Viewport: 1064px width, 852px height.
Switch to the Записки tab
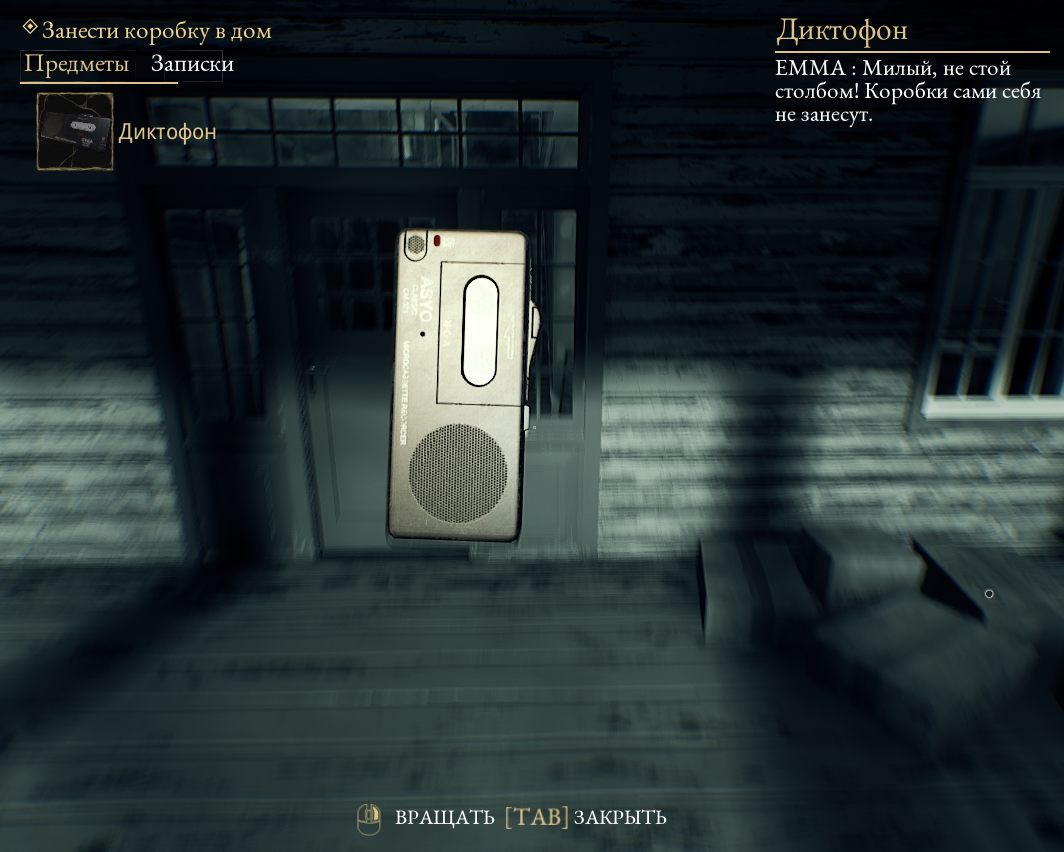[192, 65]
